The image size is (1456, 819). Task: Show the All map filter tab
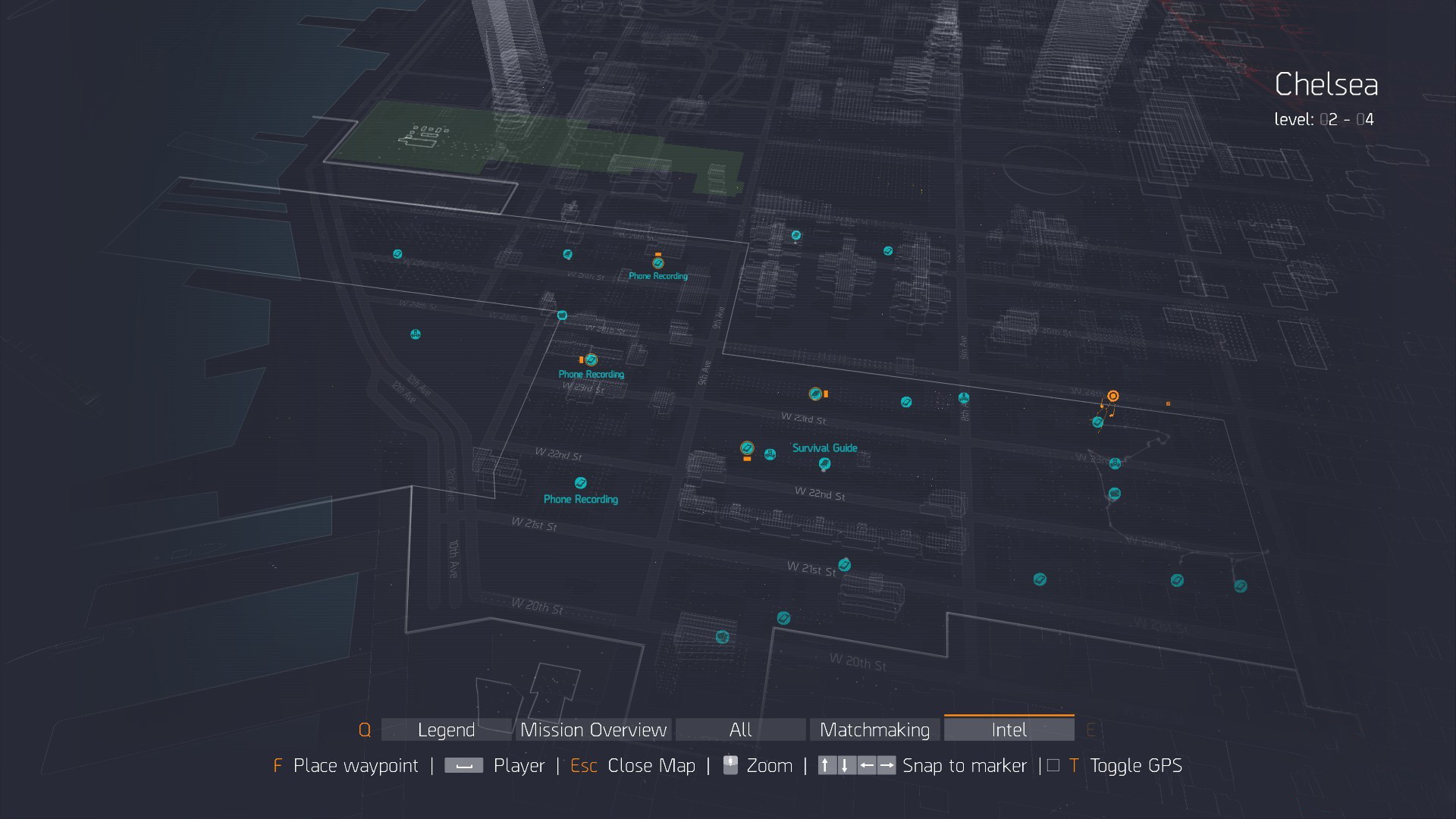coord(740,730)
